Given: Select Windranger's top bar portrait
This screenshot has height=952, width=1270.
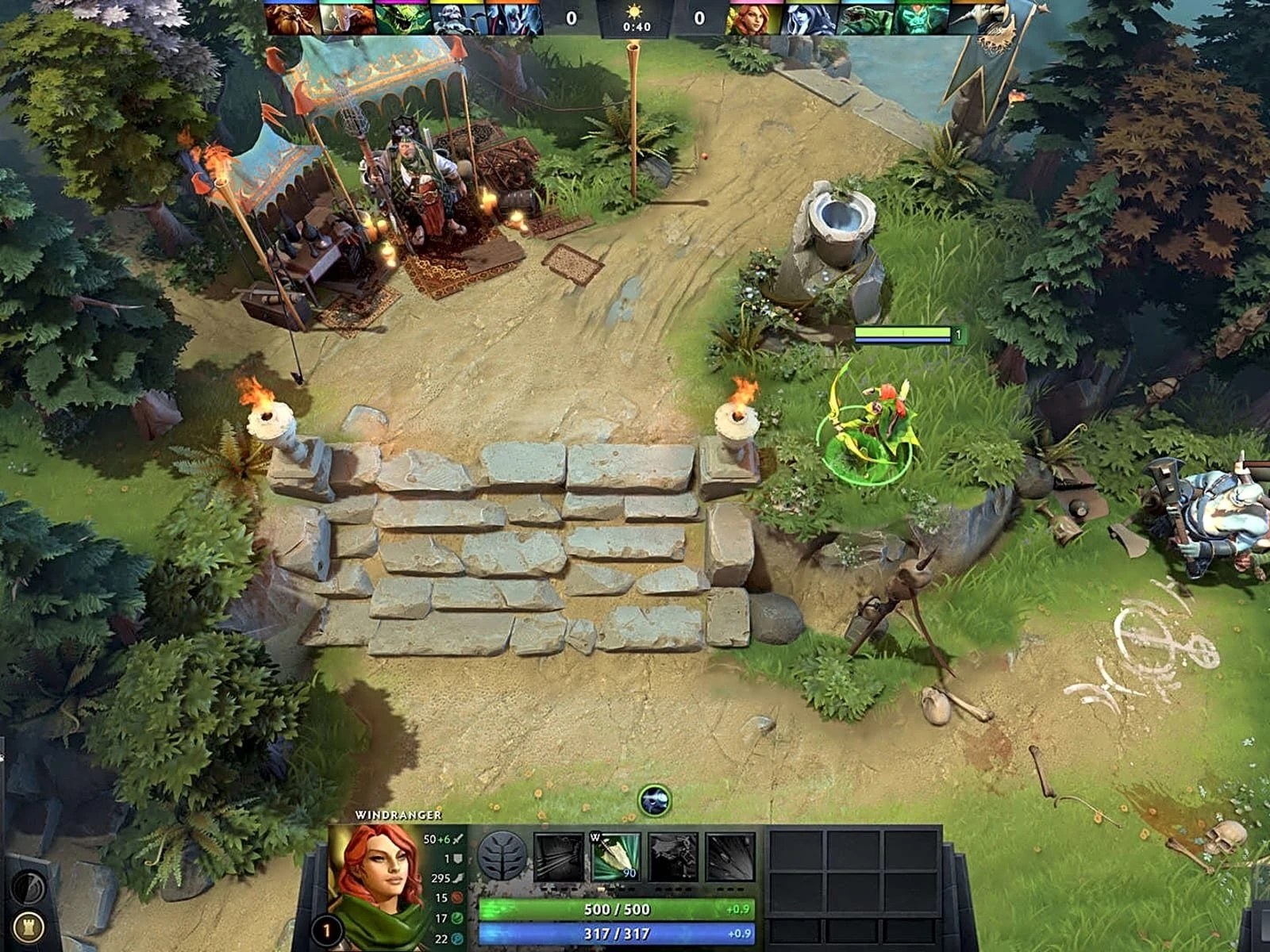Looking at the screenshot, I should [x=752, y=18].
